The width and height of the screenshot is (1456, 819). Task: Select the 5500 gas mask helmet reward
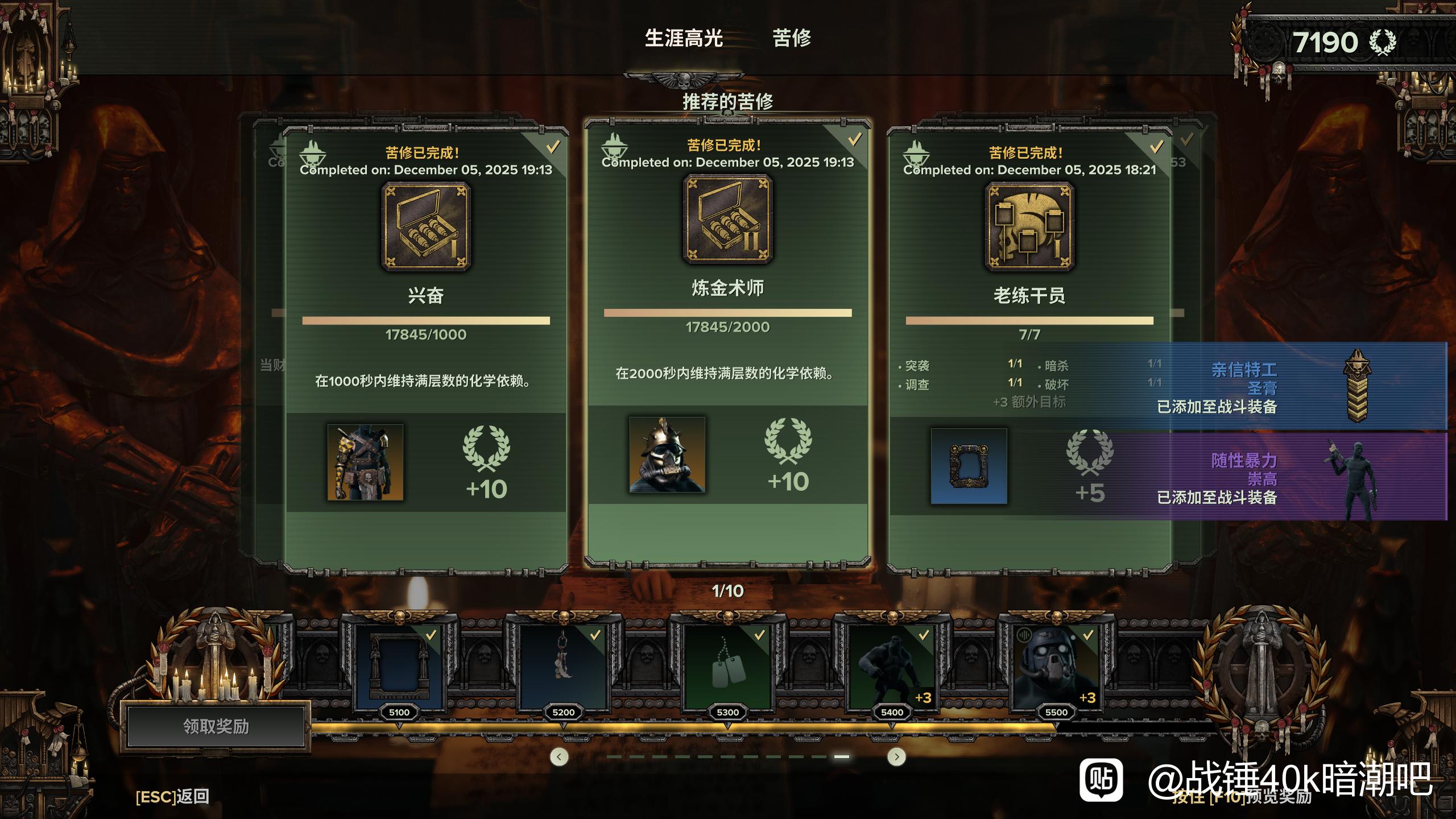click(x=1056, y=665)
